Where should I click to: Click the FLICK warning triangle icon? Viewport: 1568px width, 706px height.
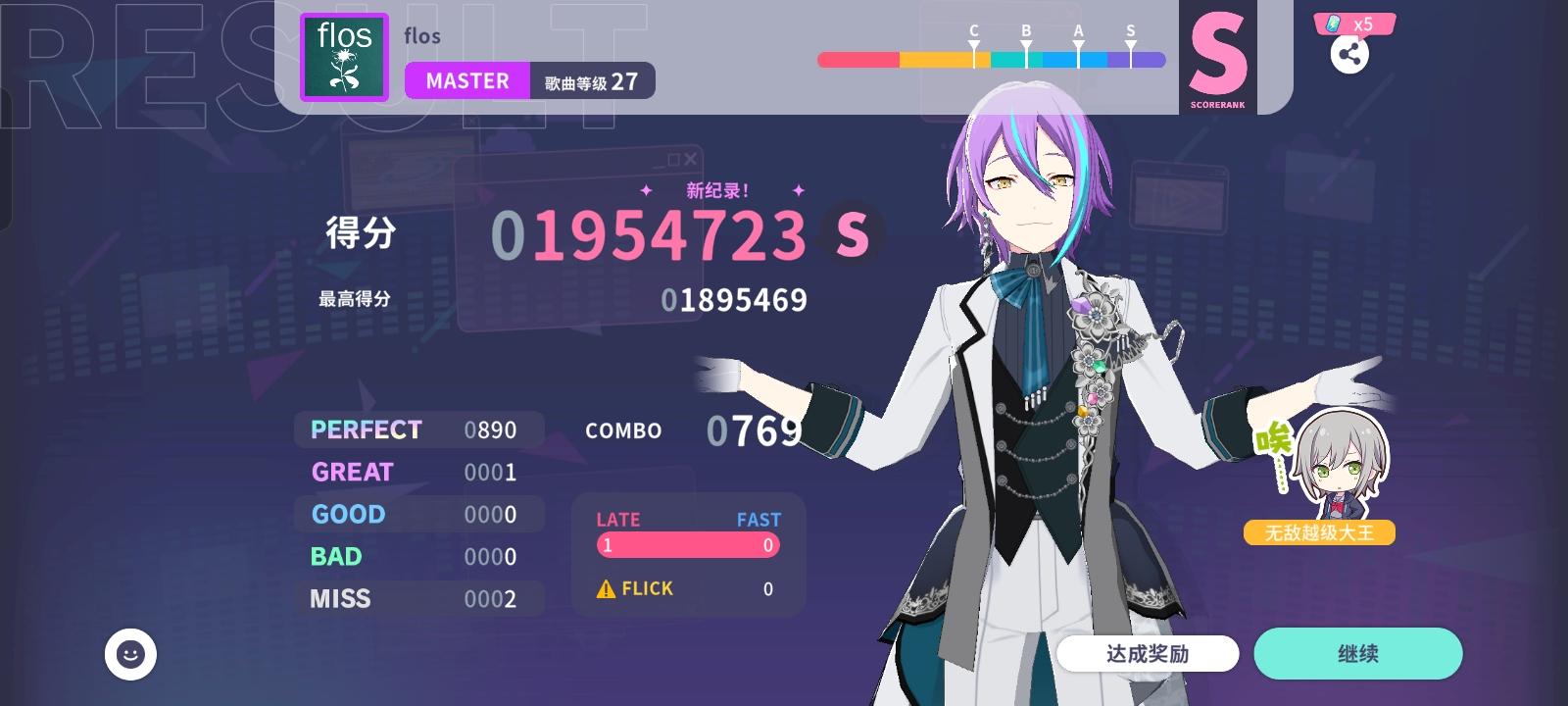coord(605,588)
